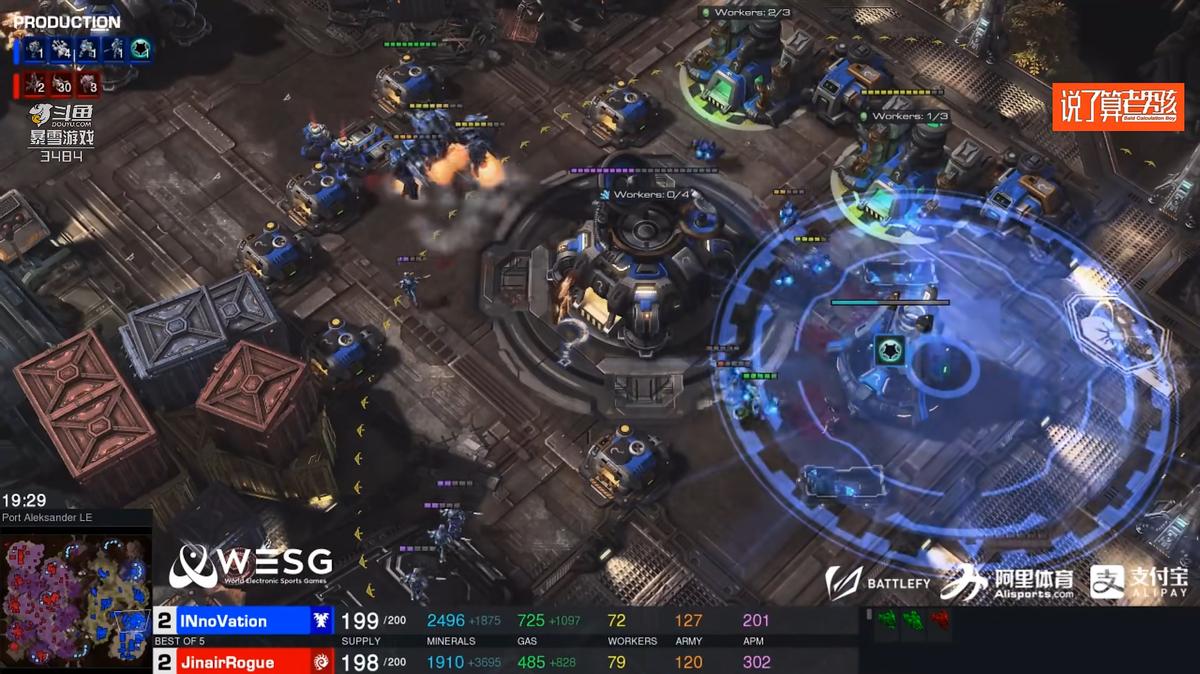Pick the red production icon showing 3

tap(88, 84)
